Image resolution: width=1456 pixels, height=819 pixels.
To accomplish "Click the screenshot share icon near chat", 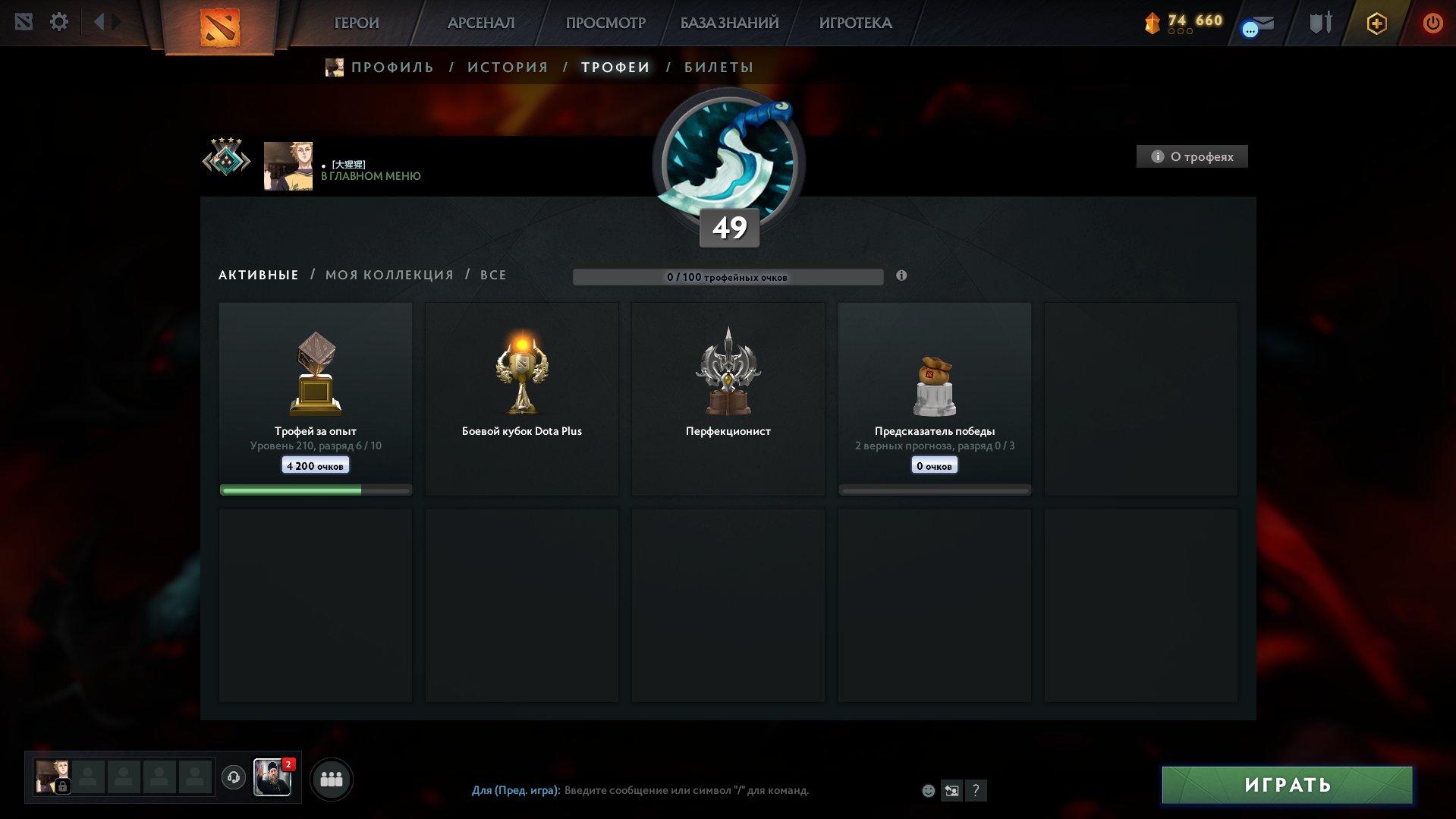I will click(952, 790).
